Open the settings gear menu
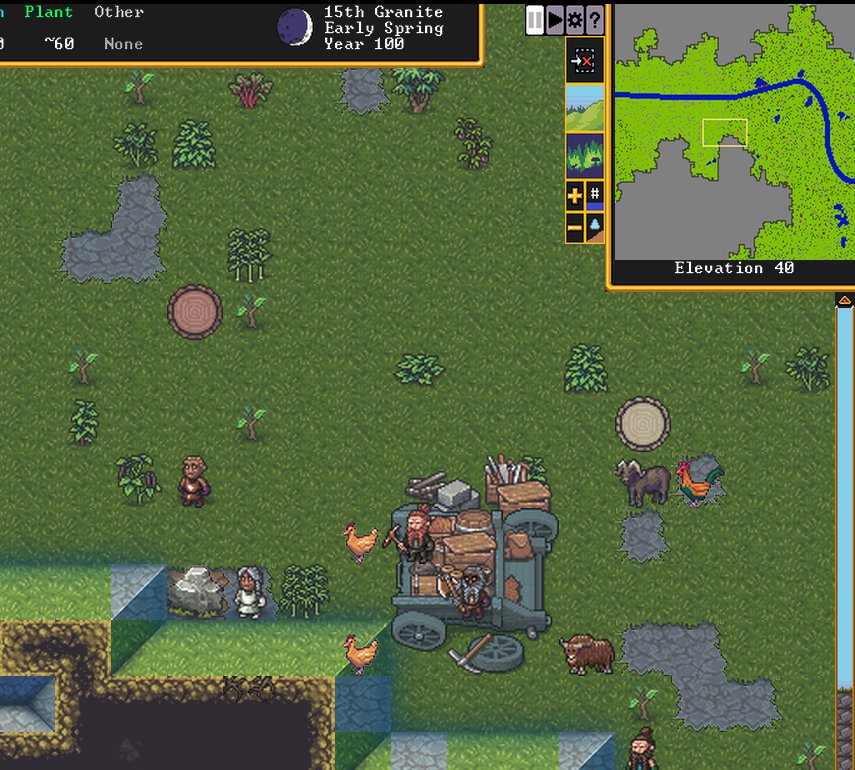Image resolution: width=855 pixels, height=770 pixels. pos(574,19)
